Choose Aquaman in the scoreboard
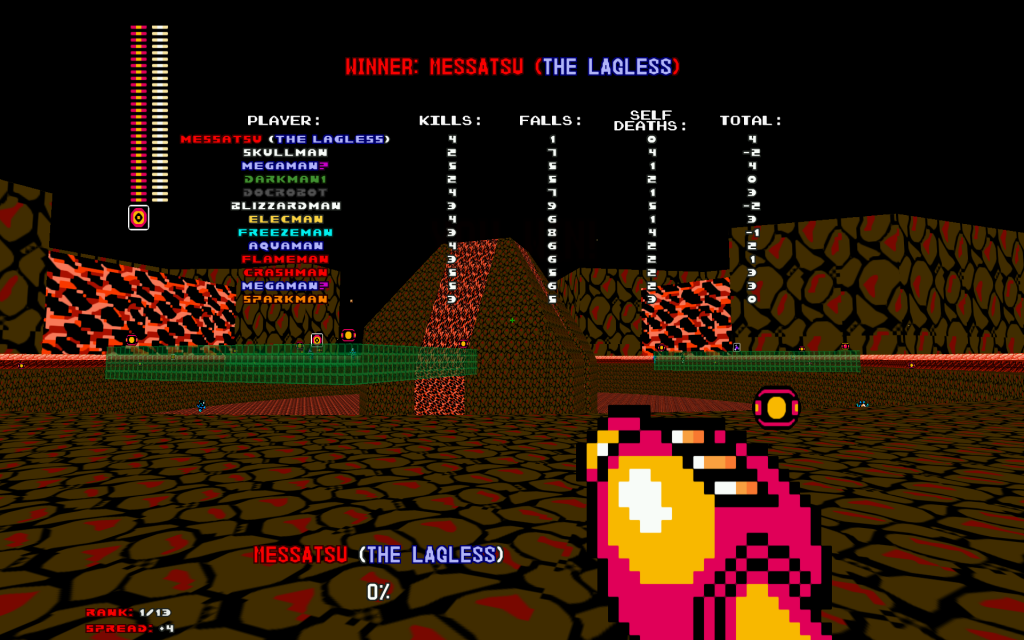1024x640 pixels. point(285,245)
